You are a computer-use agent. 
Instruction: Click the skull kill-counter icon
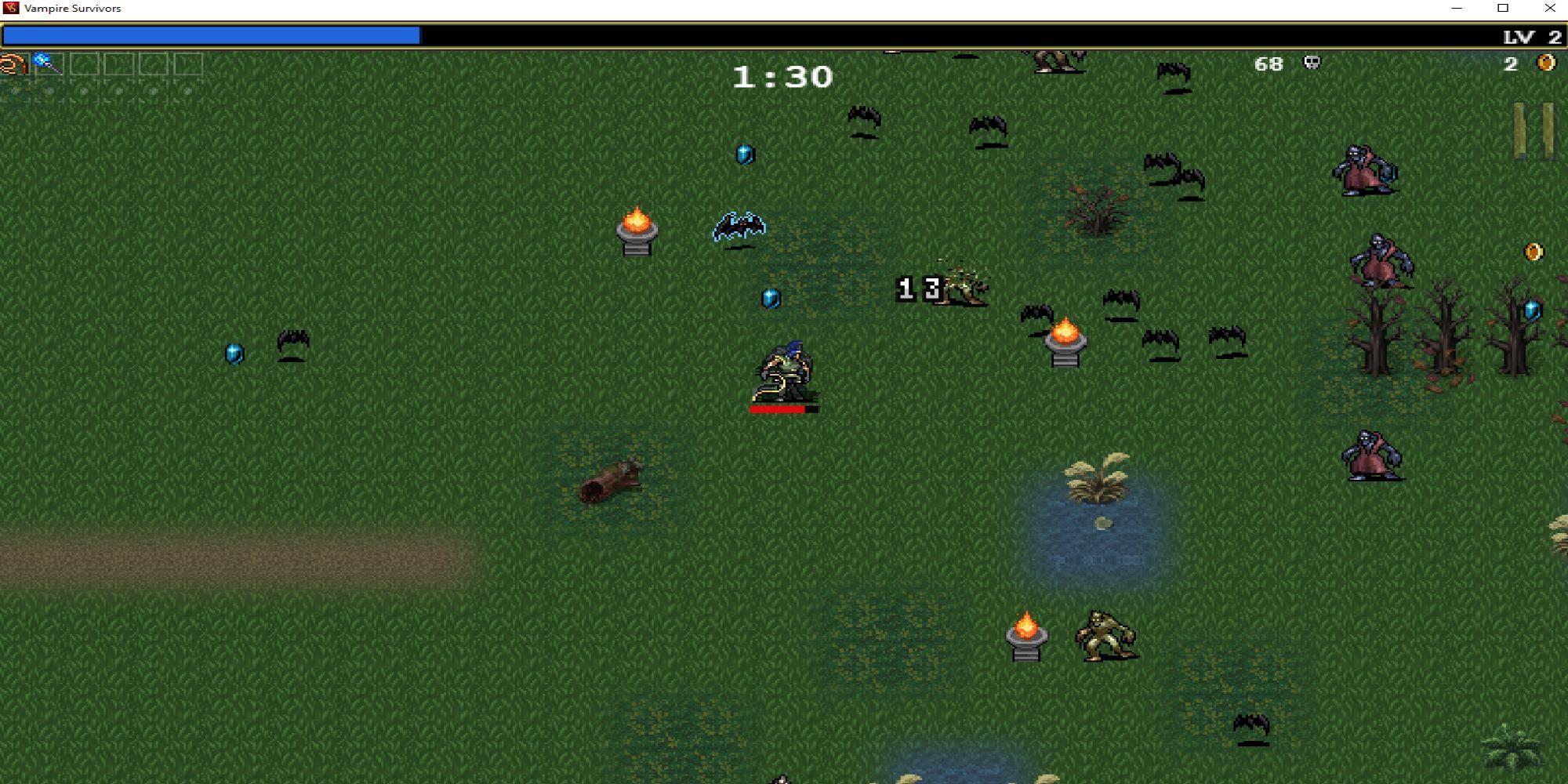[1311, 64]
